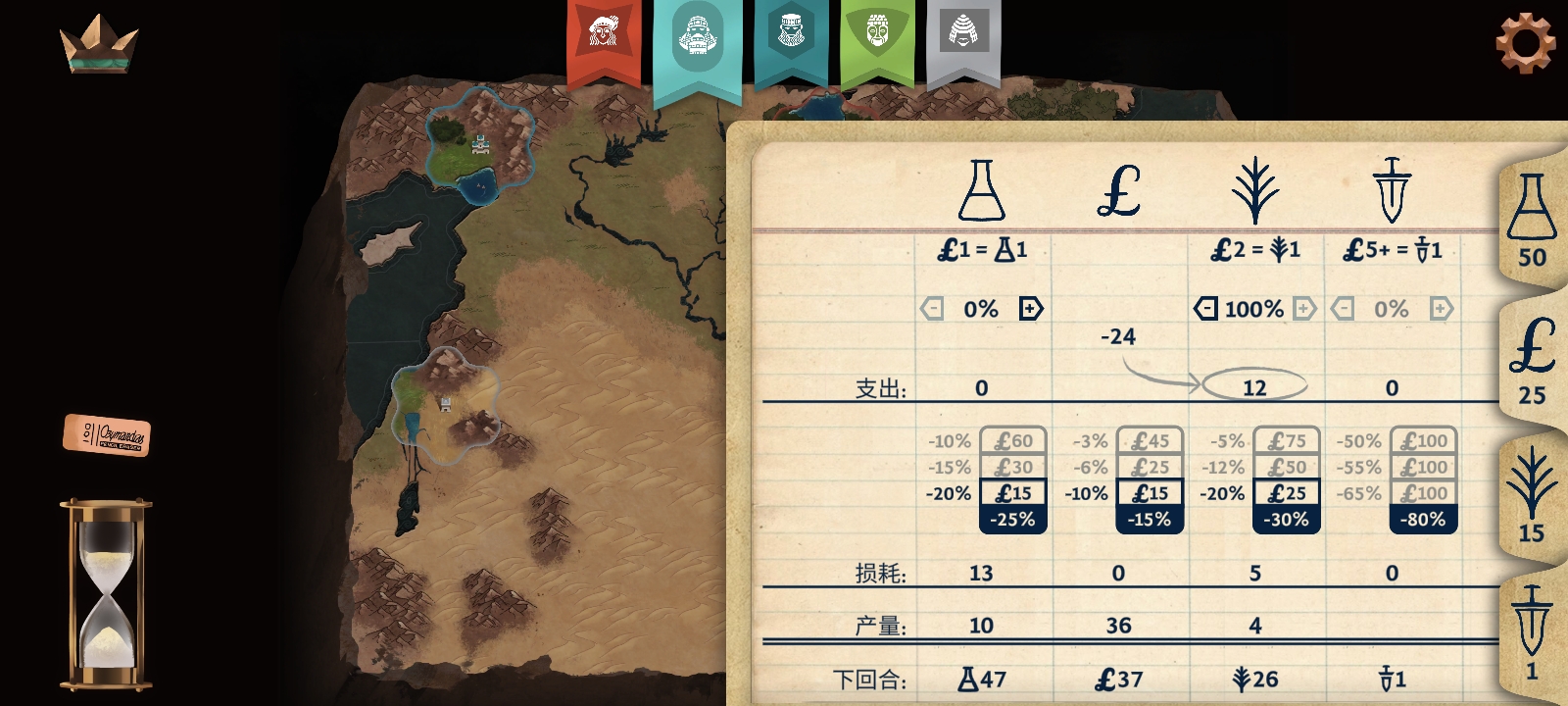Buy the £25 food loss upgrade
Screen dimensions: 1568x706
pyautogui.click(x=1286, y=493)
